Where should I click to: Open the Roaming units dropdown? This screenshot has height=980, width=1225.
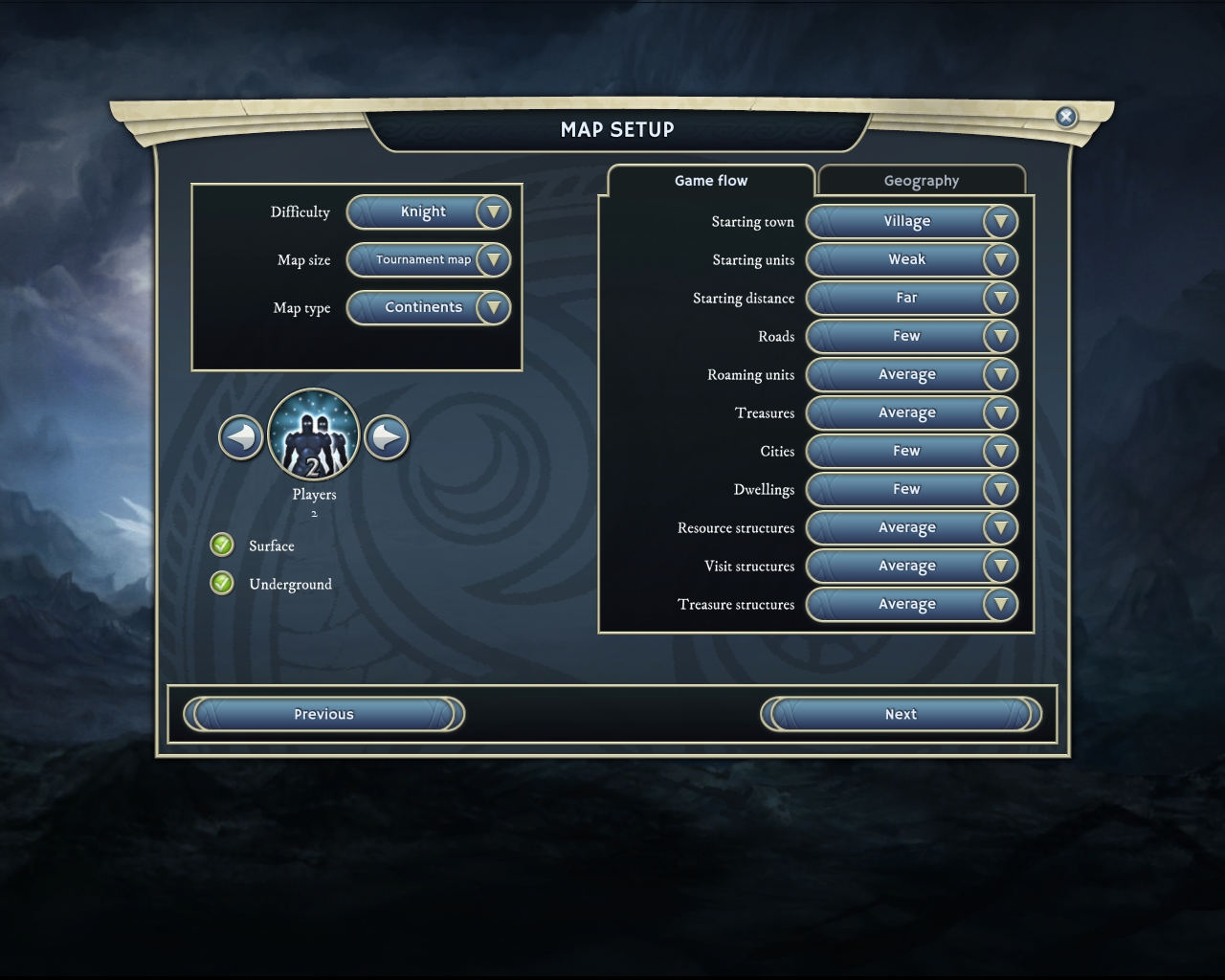pos(1000,375)
